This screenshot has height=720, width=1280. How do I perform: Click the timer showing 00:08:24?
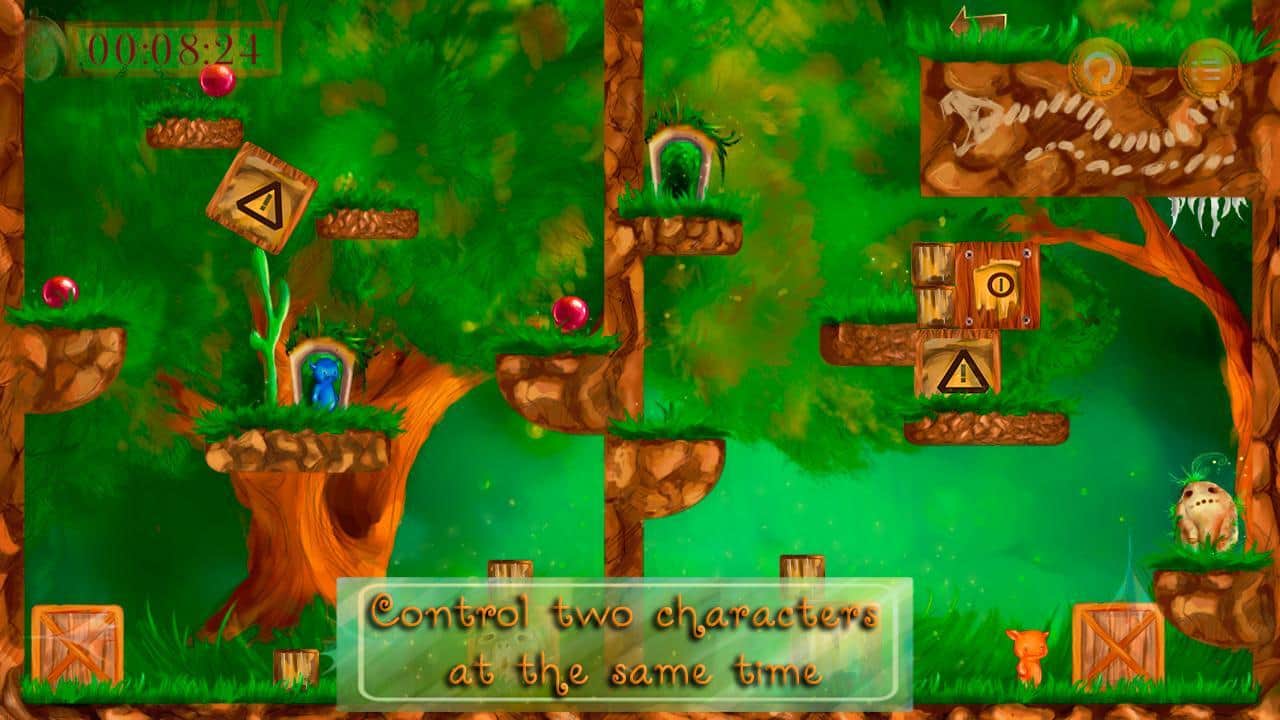(x=175, y=48)
